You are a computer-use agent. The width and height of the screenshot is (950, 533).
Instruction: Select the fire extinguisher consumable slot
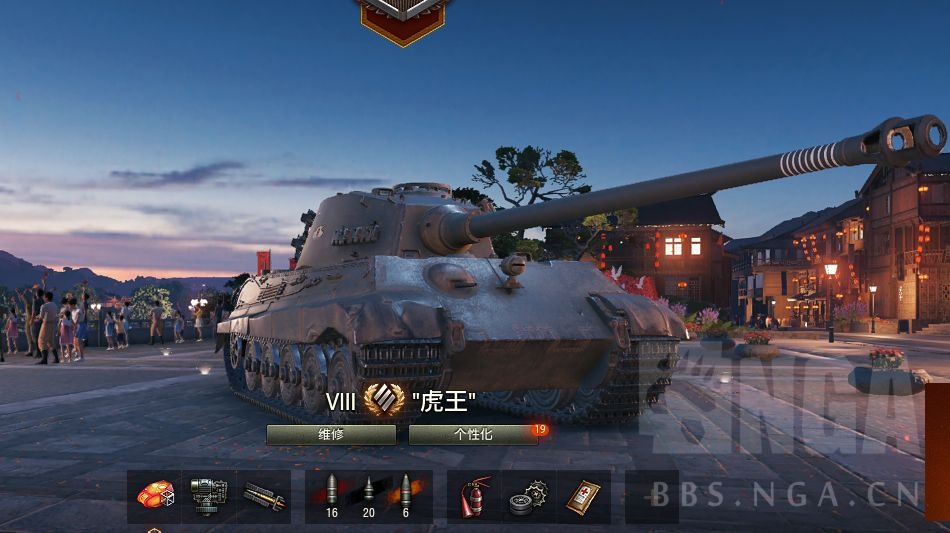[474, 496]
